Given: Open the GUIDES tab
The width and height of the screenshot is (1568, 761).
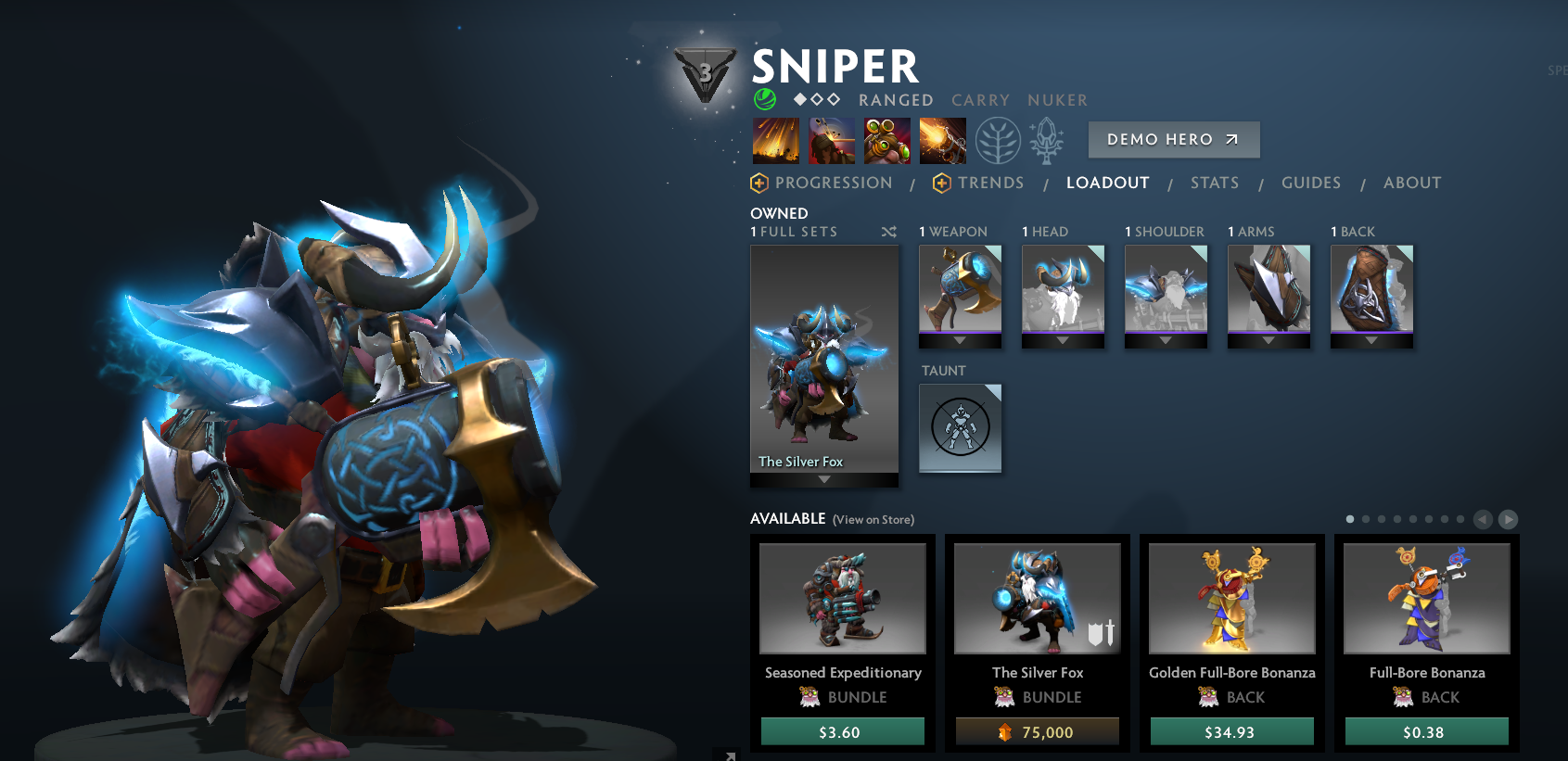Looking at the screenshot, I should 1311,183.
